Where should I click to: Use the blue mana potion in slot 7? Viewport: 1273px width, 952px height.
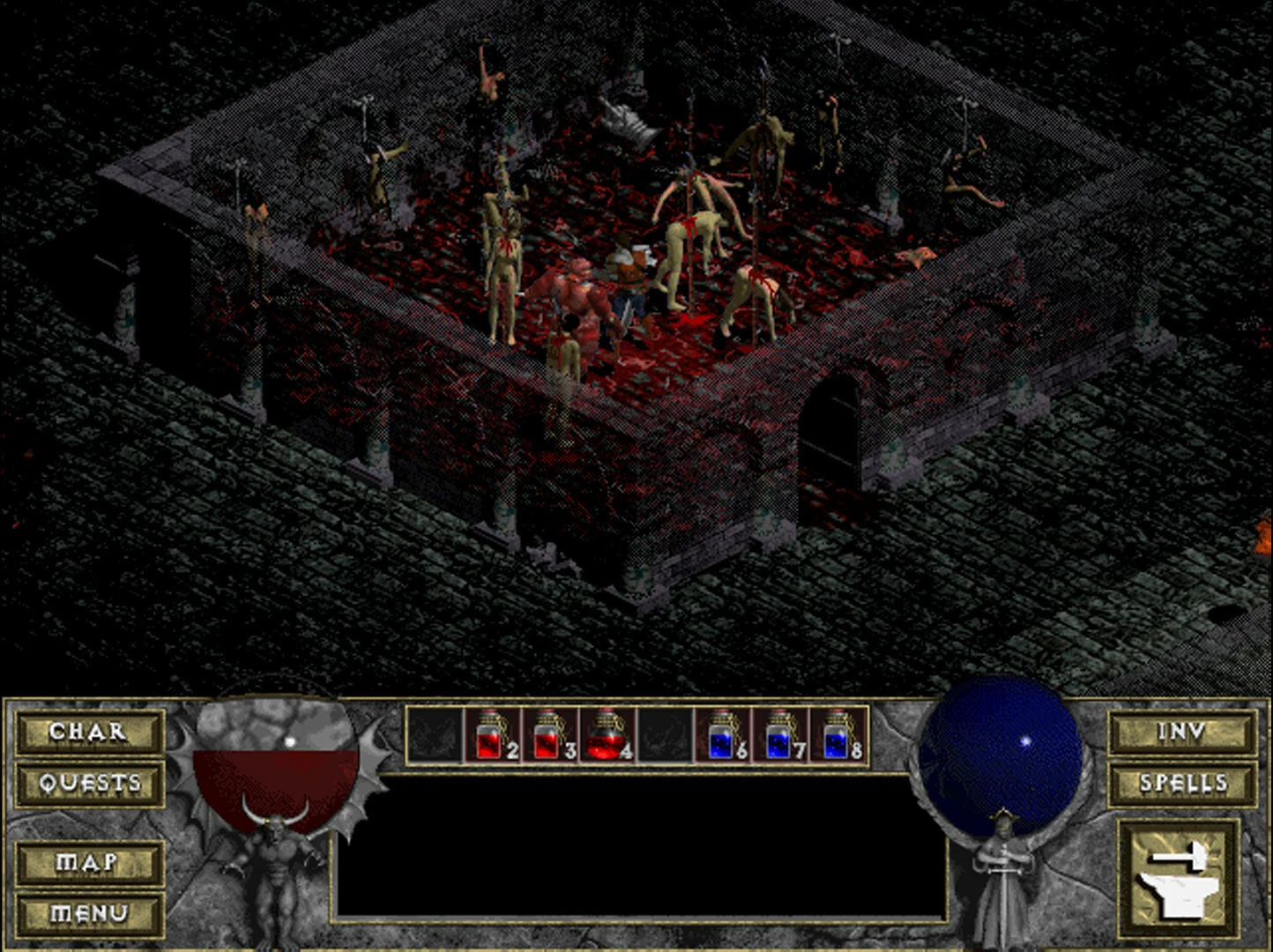pos(780,735)
